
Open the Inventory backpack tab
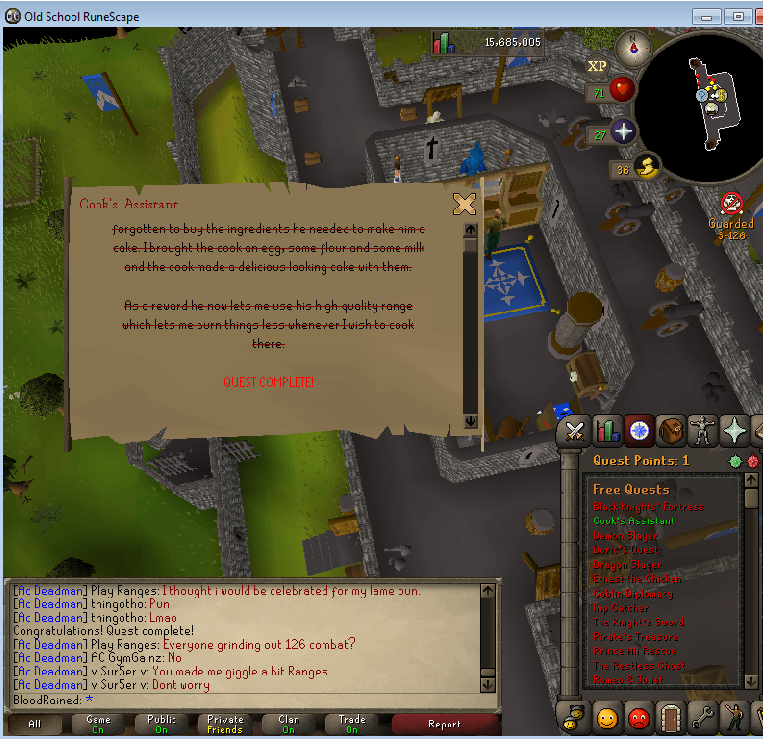(x=670, y=431)
